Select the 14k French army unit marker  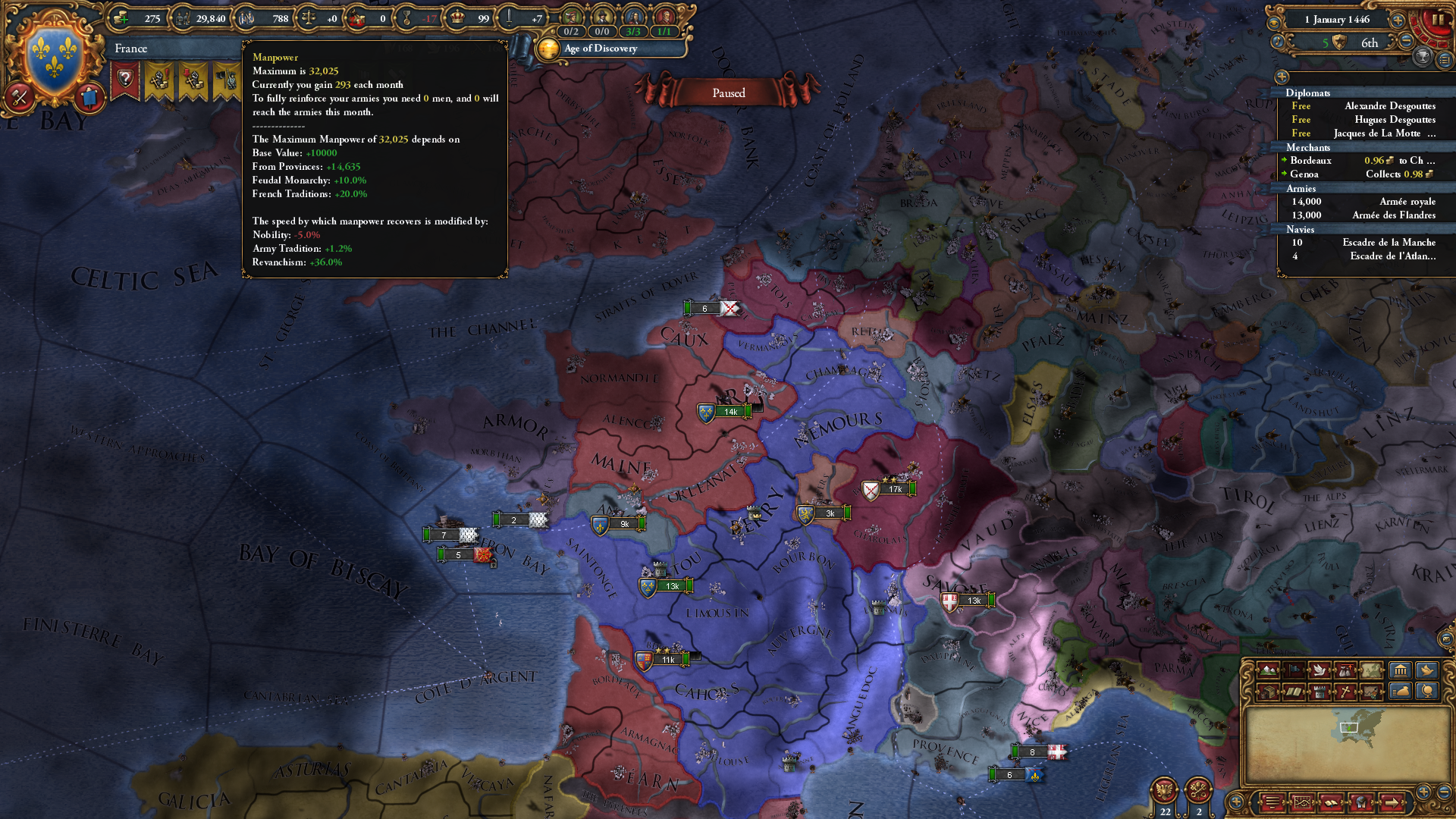pos(724,413)
